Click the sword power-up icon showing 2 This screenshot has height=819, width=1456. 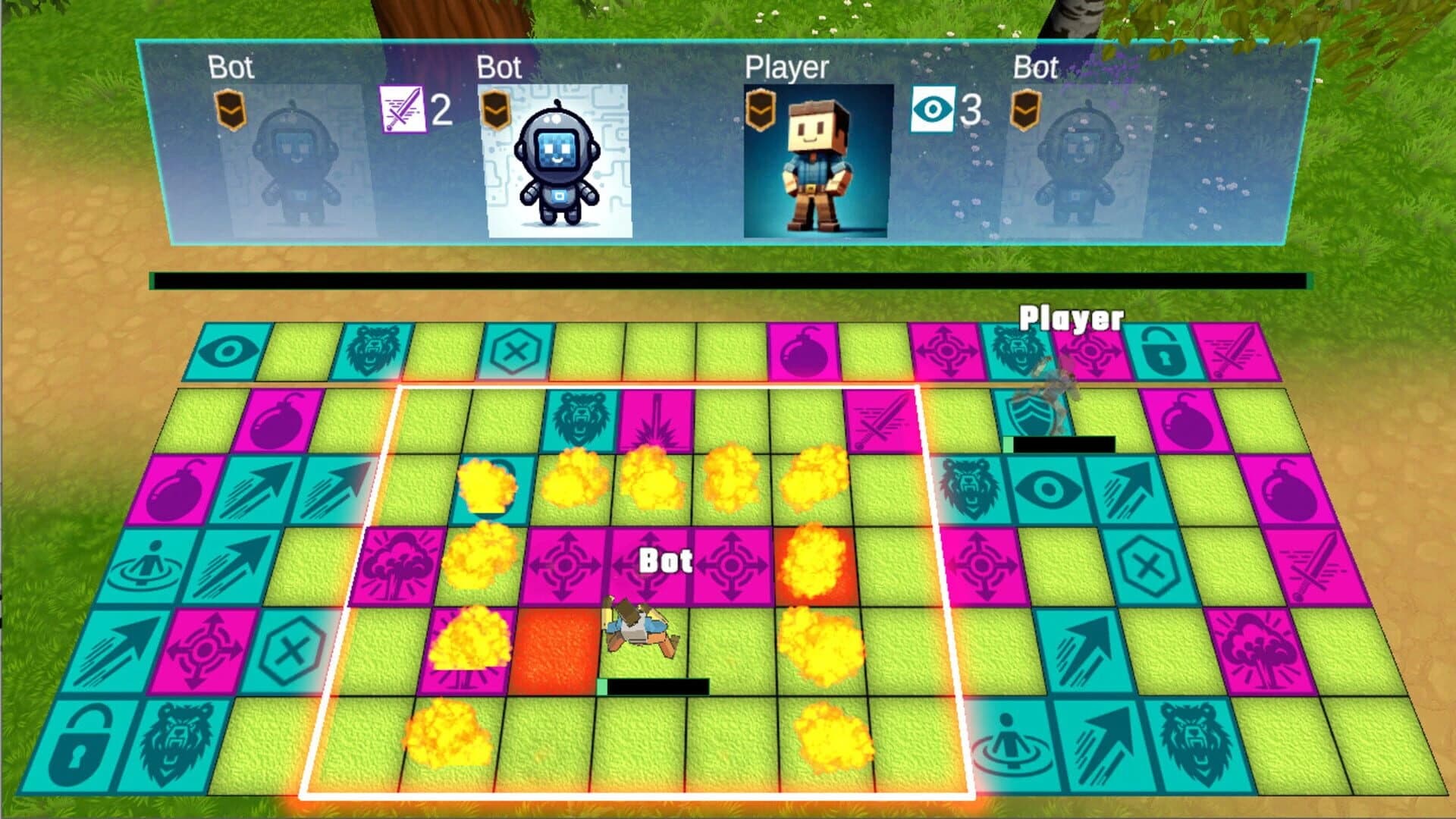[x=400, y=110]
